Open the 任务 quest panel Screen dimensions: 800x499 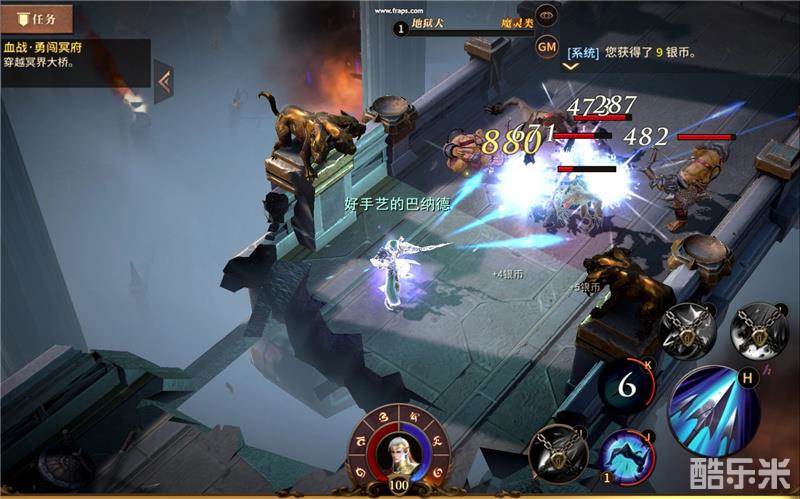[37, 17]
